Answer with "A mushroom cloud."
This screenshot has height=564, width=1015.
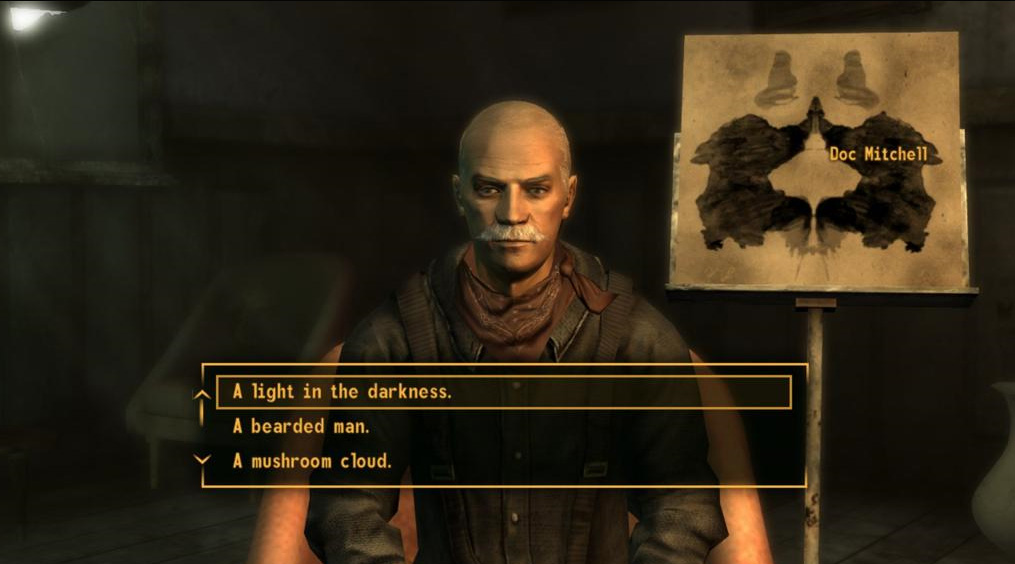[311, 461]
